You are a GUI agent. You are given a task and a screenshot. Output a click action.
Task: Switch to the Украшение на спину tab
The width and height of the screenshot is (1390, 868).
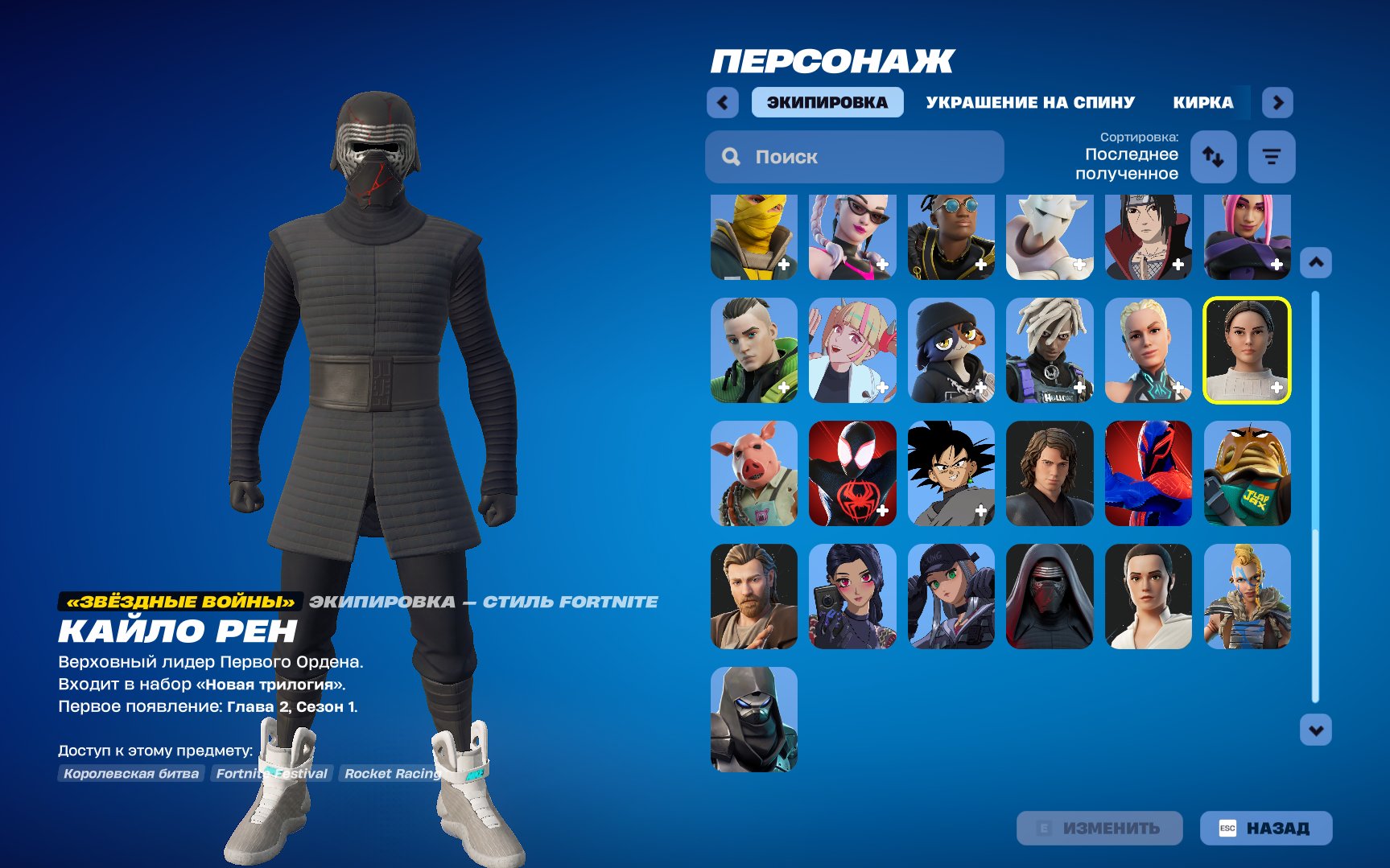1031,102
